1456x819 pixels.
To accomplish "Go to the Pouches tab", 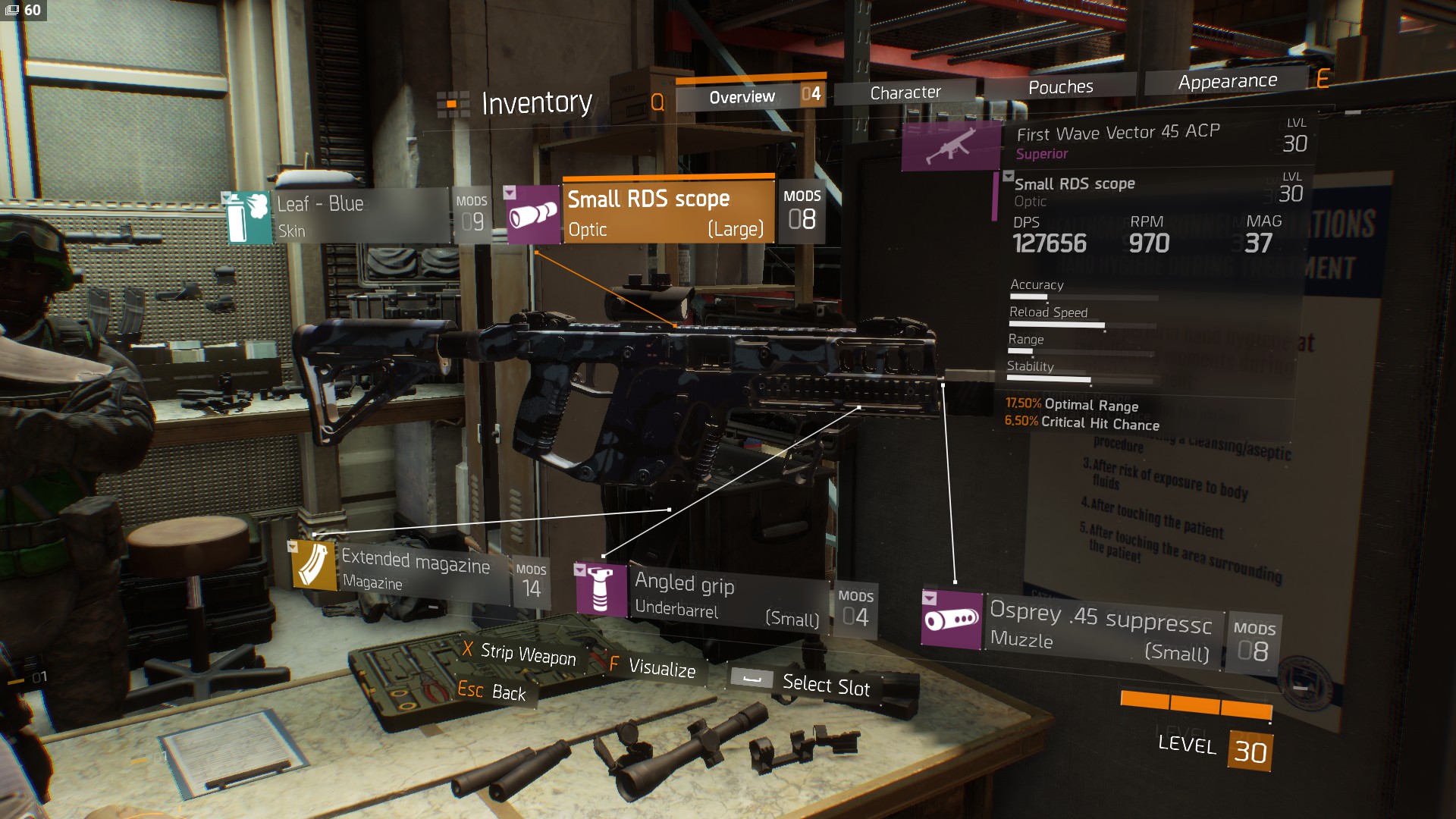I will click(x=1060, y=87).
